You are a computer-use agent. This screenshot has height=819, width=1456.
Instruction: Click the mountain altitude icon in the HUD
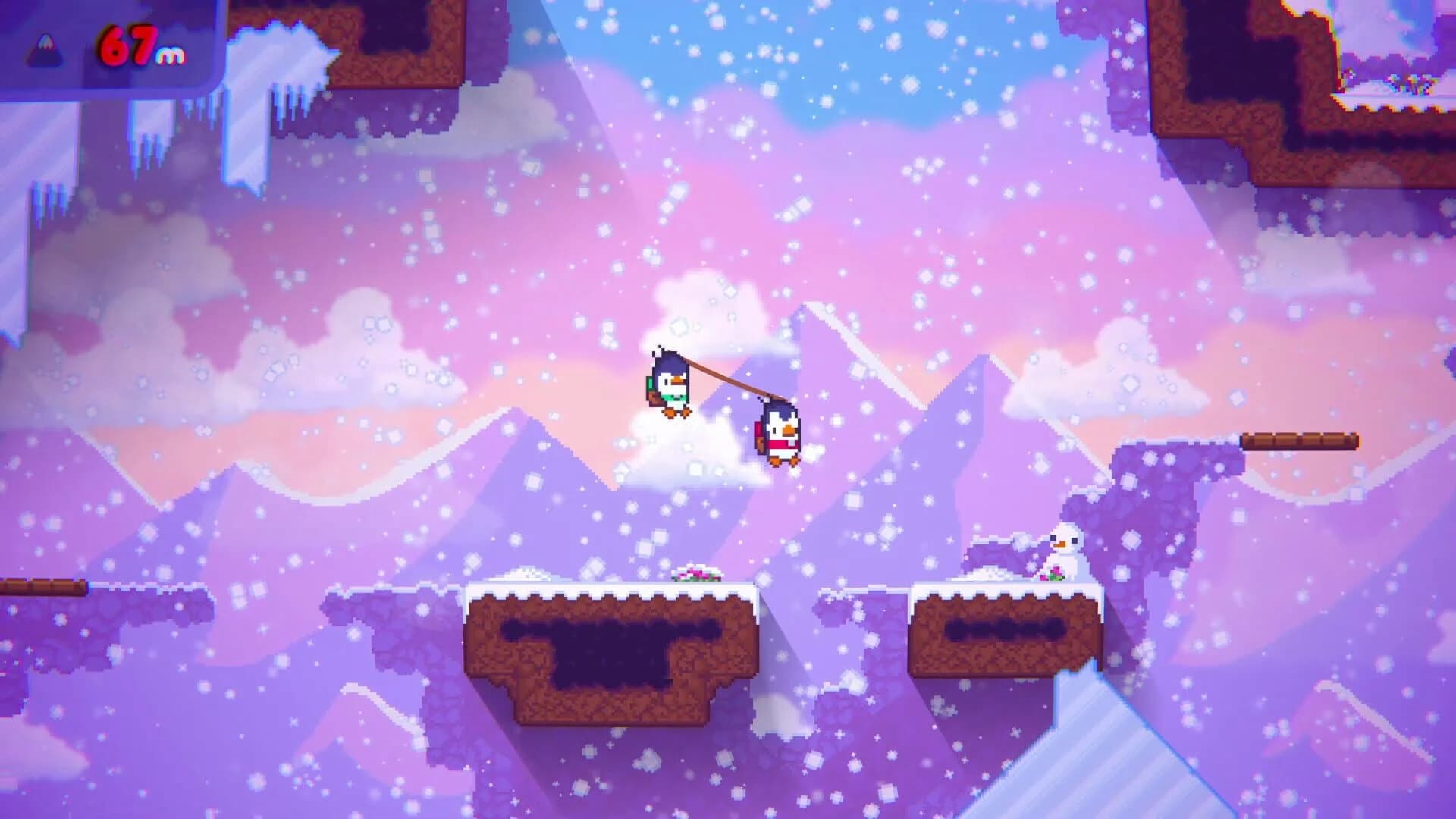pyautogui.click(x=43, y=49)
